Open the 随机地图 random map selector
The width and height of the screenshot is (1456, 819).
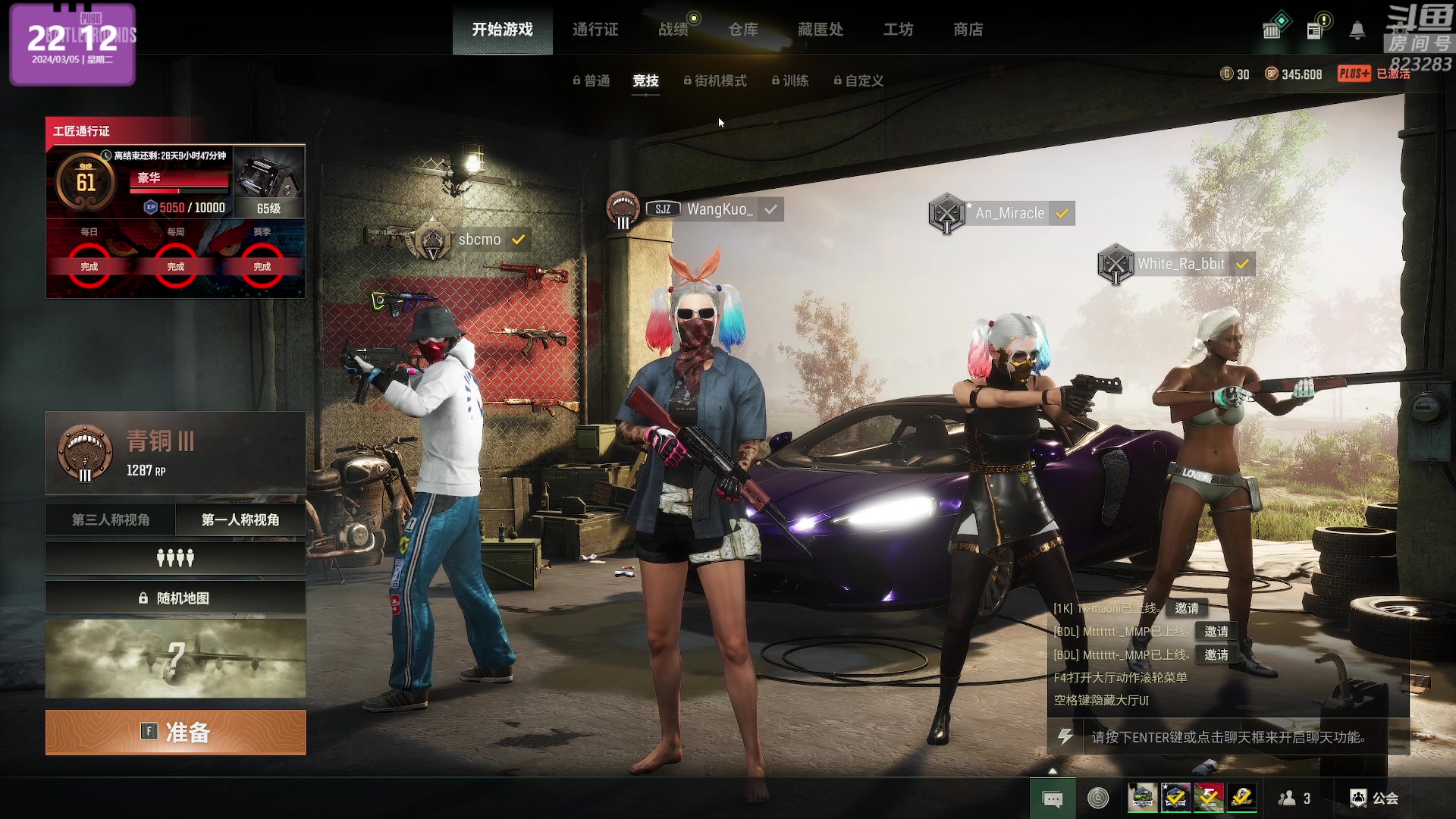[x=176, y=598]
